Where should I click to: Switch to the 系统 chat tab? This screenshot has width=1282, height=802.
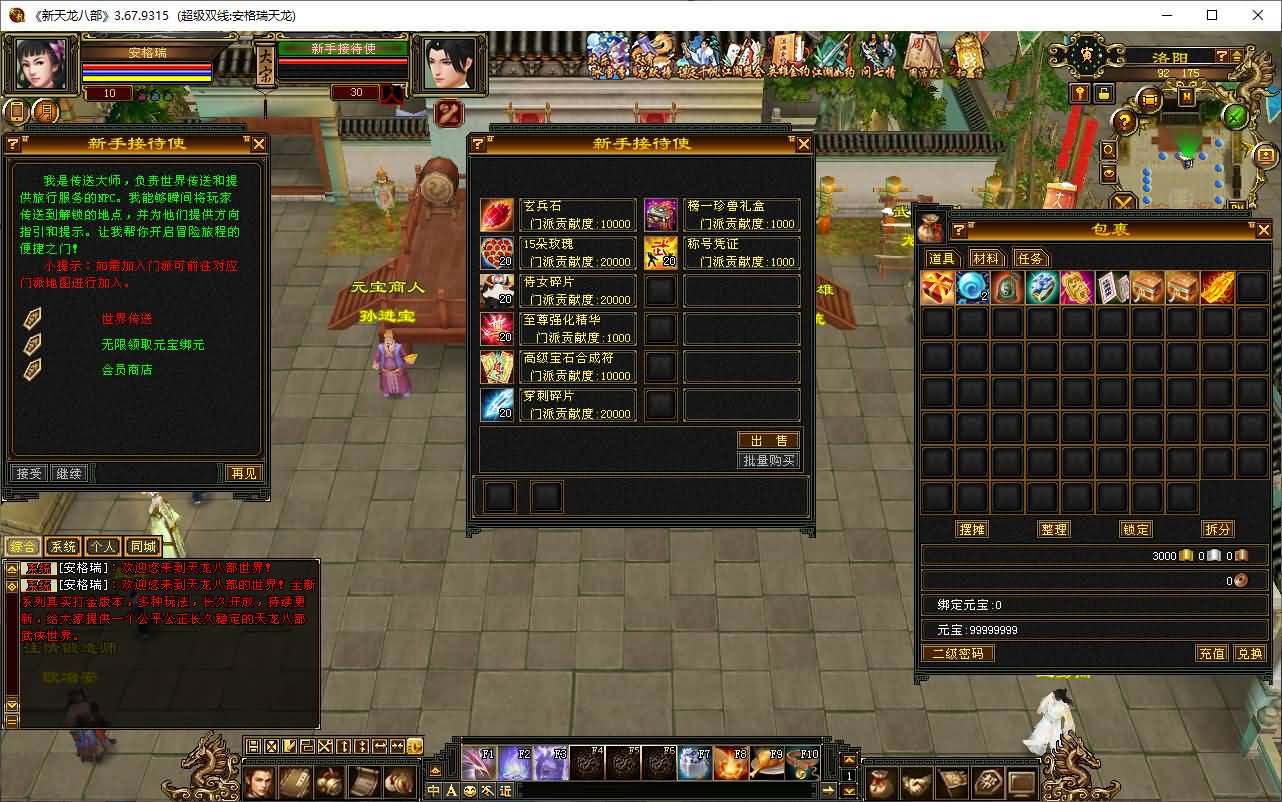[x=62, y=546]
